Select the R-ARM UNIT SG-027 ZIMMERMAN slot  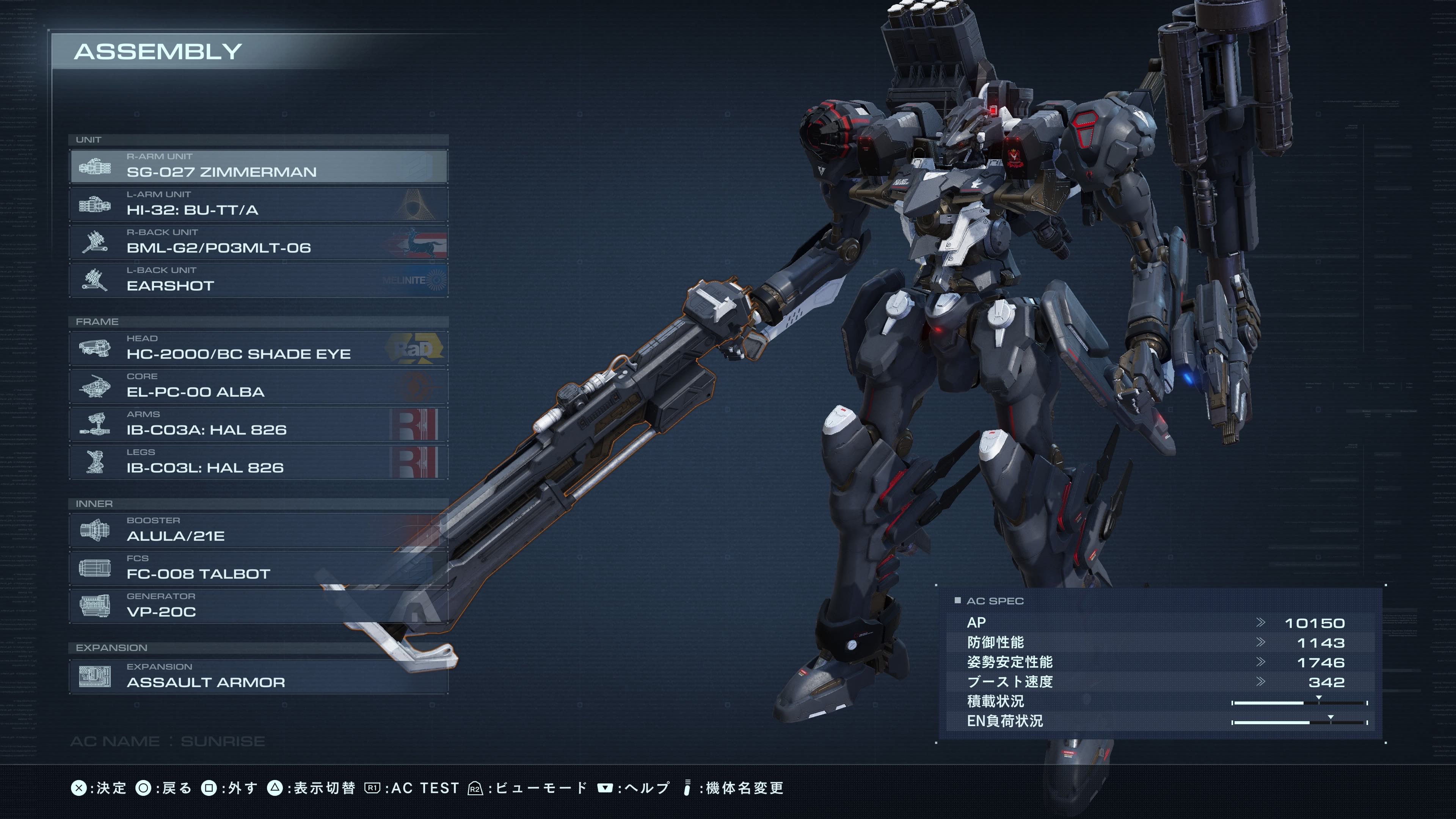(258, 166)
